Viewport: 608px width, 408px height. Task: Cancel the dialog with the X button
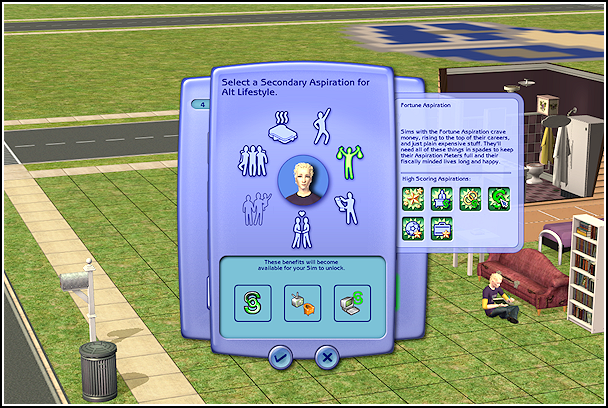325,355
